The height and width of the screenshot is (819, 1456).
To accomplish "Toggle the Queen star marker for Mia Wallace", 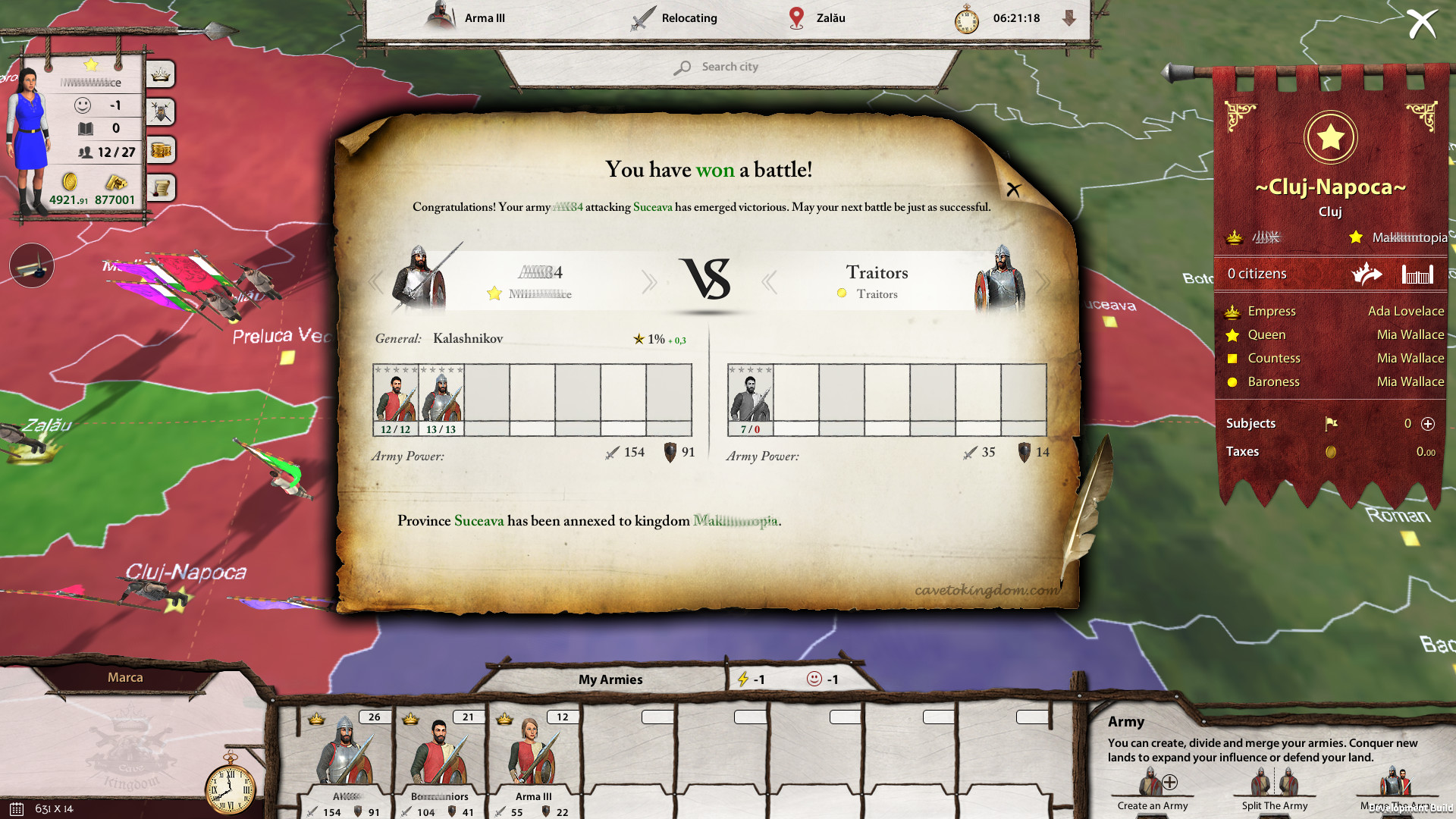I will [x=1232, y=334].
